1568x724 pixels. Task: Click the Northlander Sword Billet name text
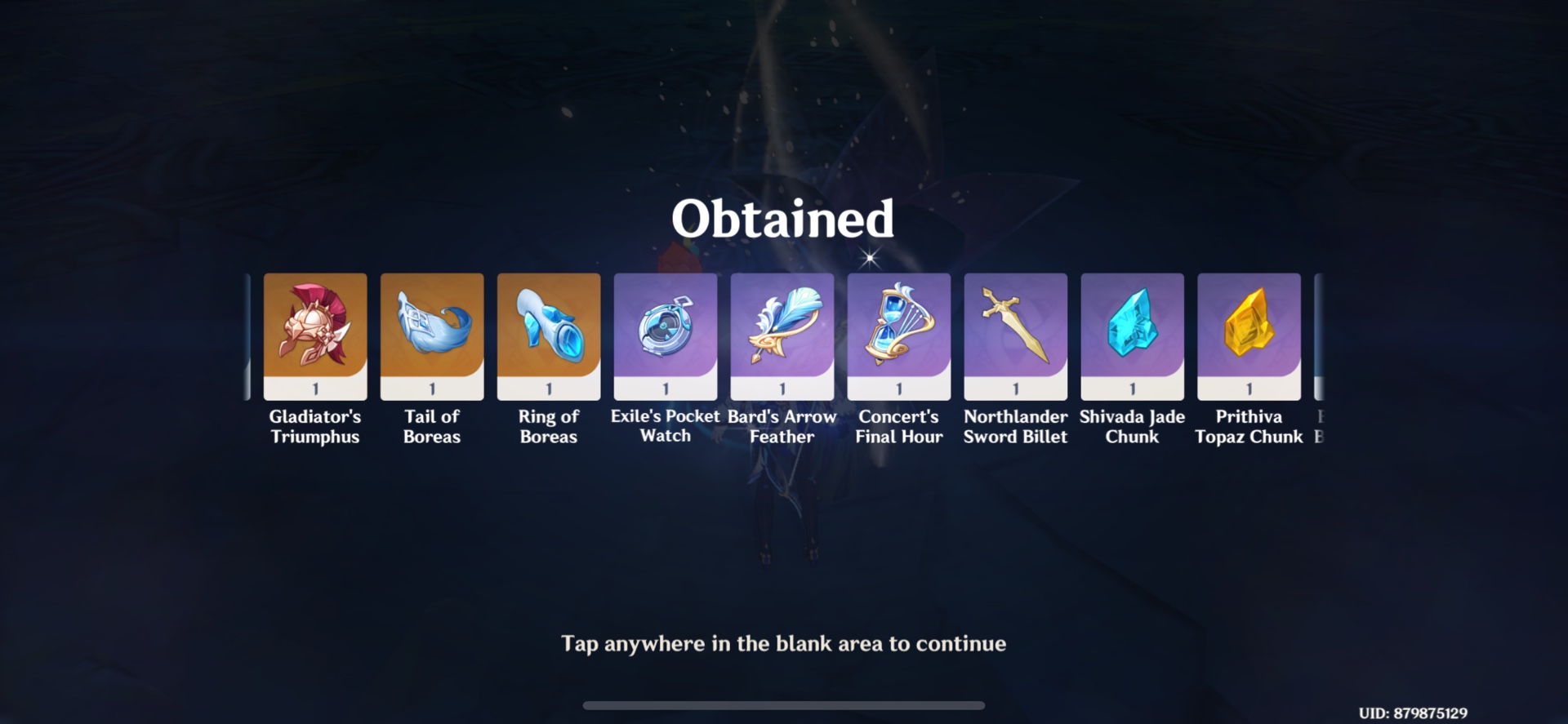1015,426
